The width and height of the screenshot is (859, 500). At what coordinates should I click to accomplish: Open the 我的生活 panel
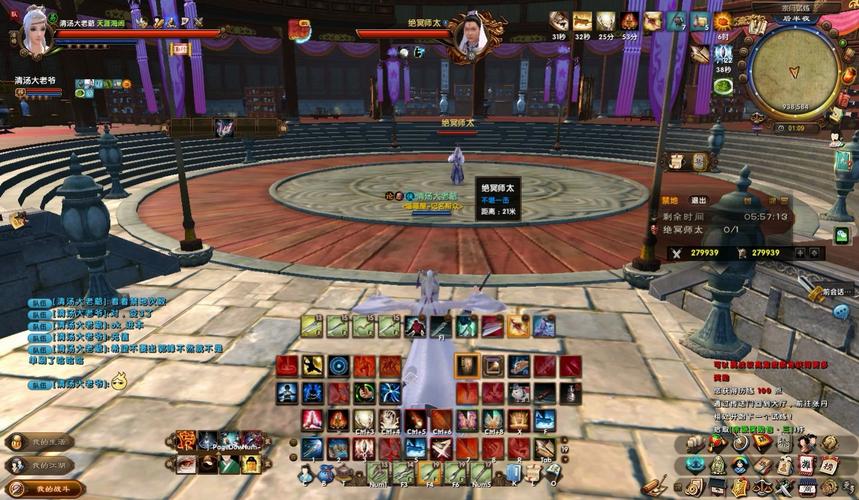40,441
